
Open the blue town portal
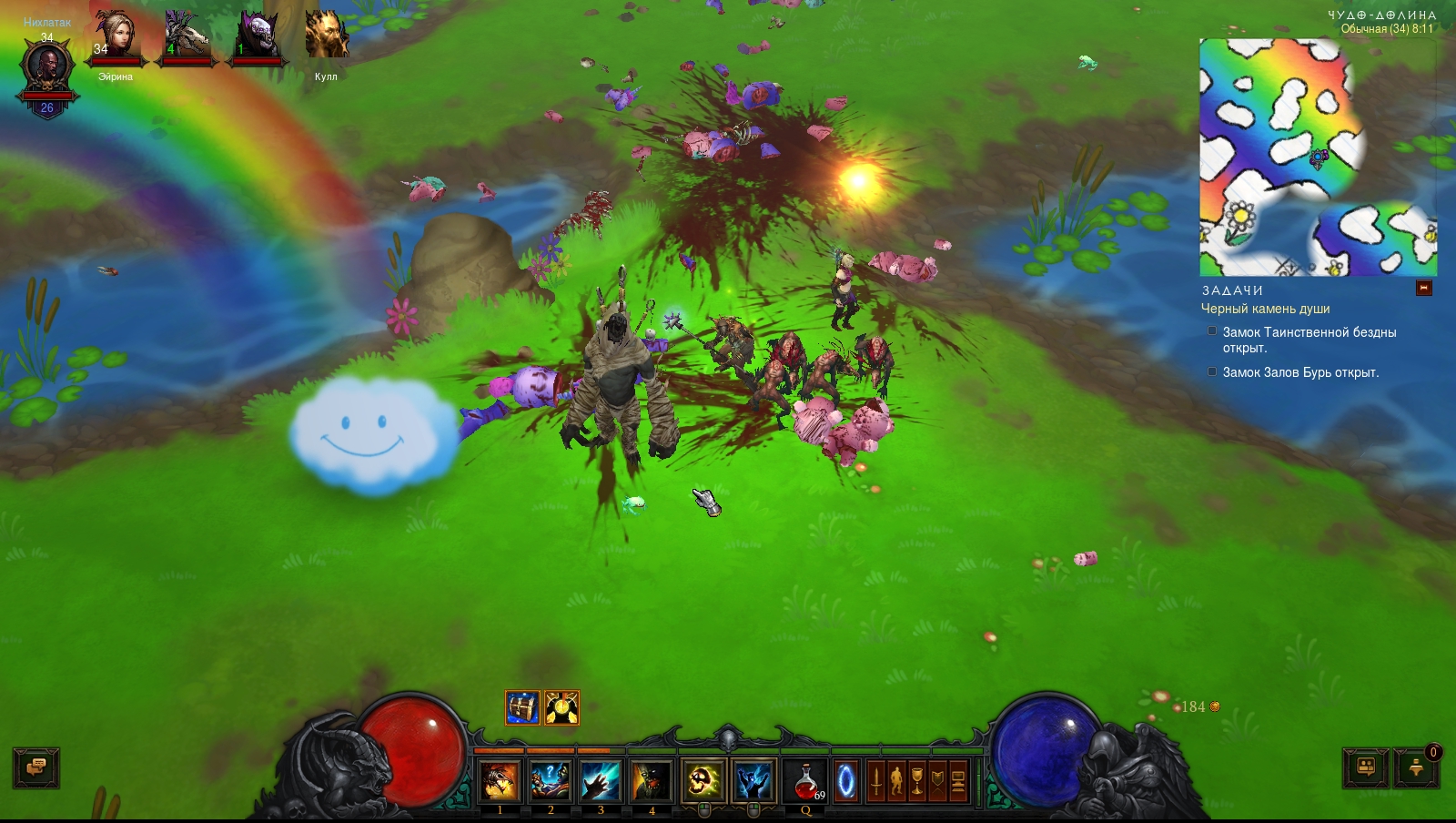tap(846, 781)
